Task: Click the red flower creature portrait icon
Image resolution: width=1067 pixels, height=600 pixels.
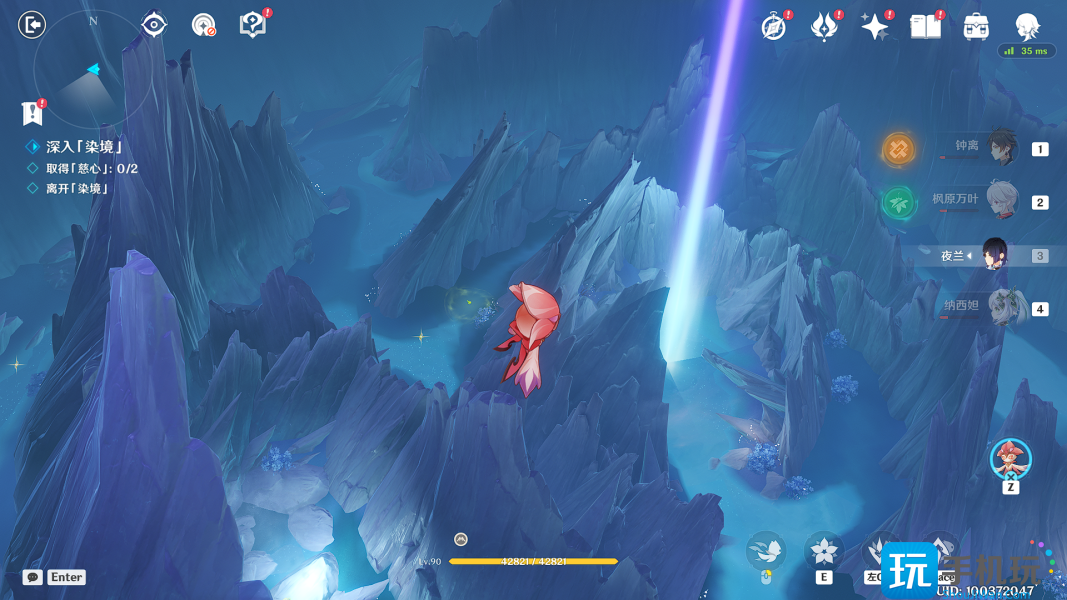Action: pos(1010,459)
